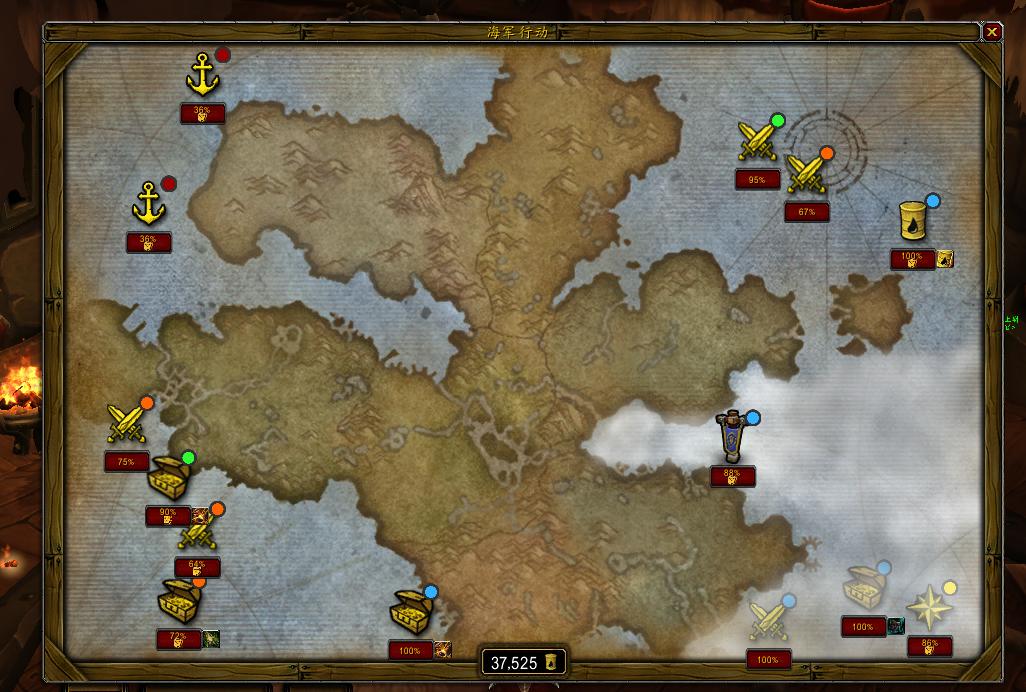Open the oil barrel mission

913,220
